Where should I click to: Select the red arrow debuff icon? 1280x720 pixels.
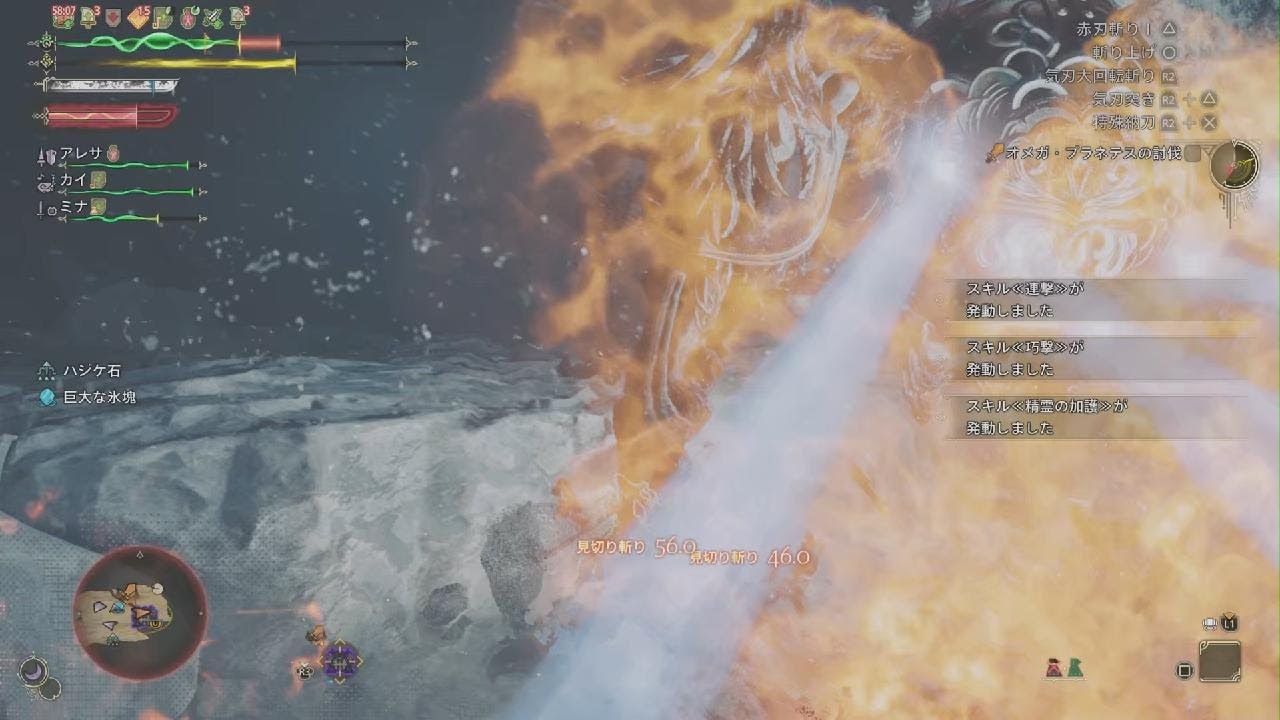click(x=113, y=16)
